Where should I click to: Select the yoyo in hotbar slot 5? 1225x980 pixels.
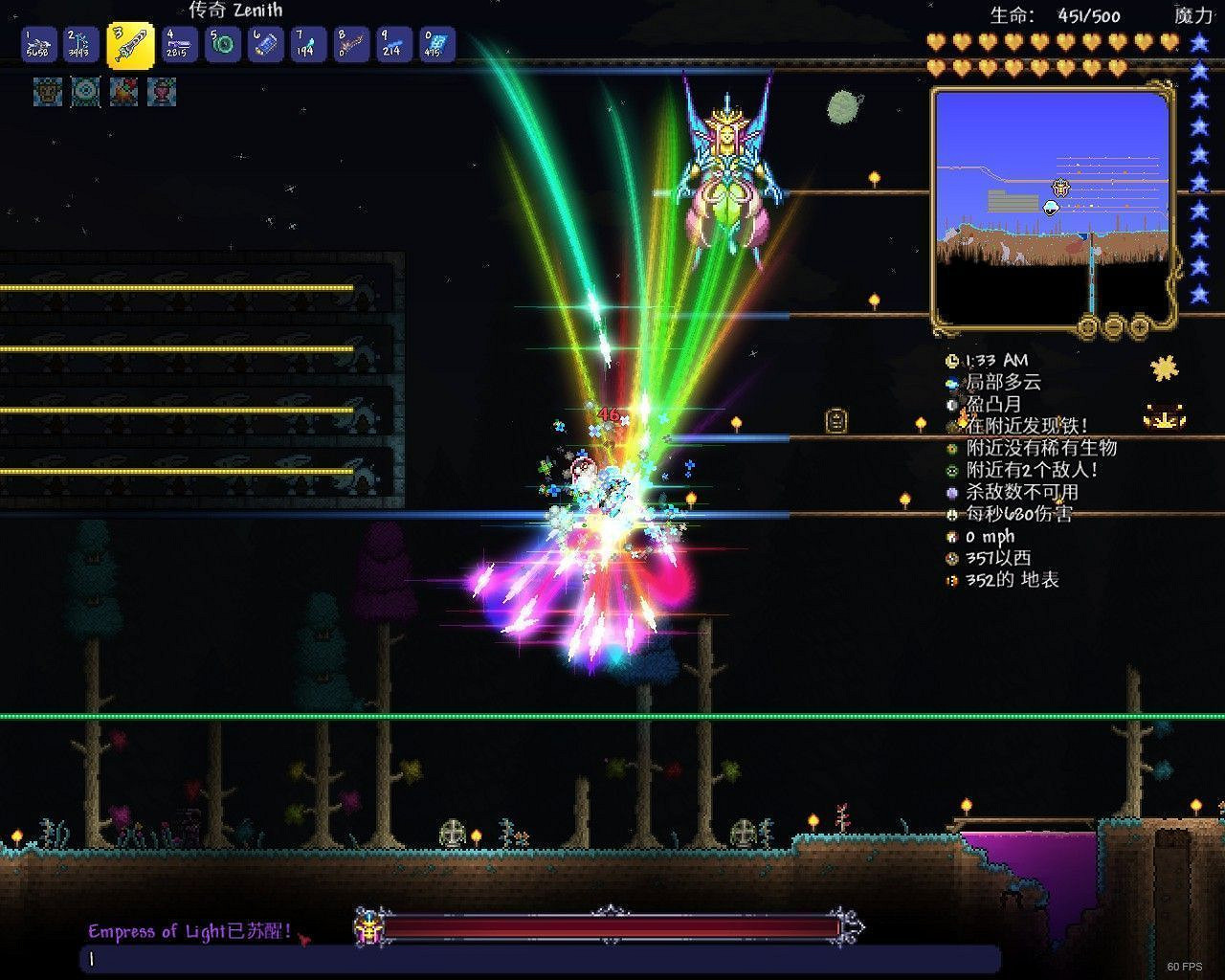click(x=223, y=42)
